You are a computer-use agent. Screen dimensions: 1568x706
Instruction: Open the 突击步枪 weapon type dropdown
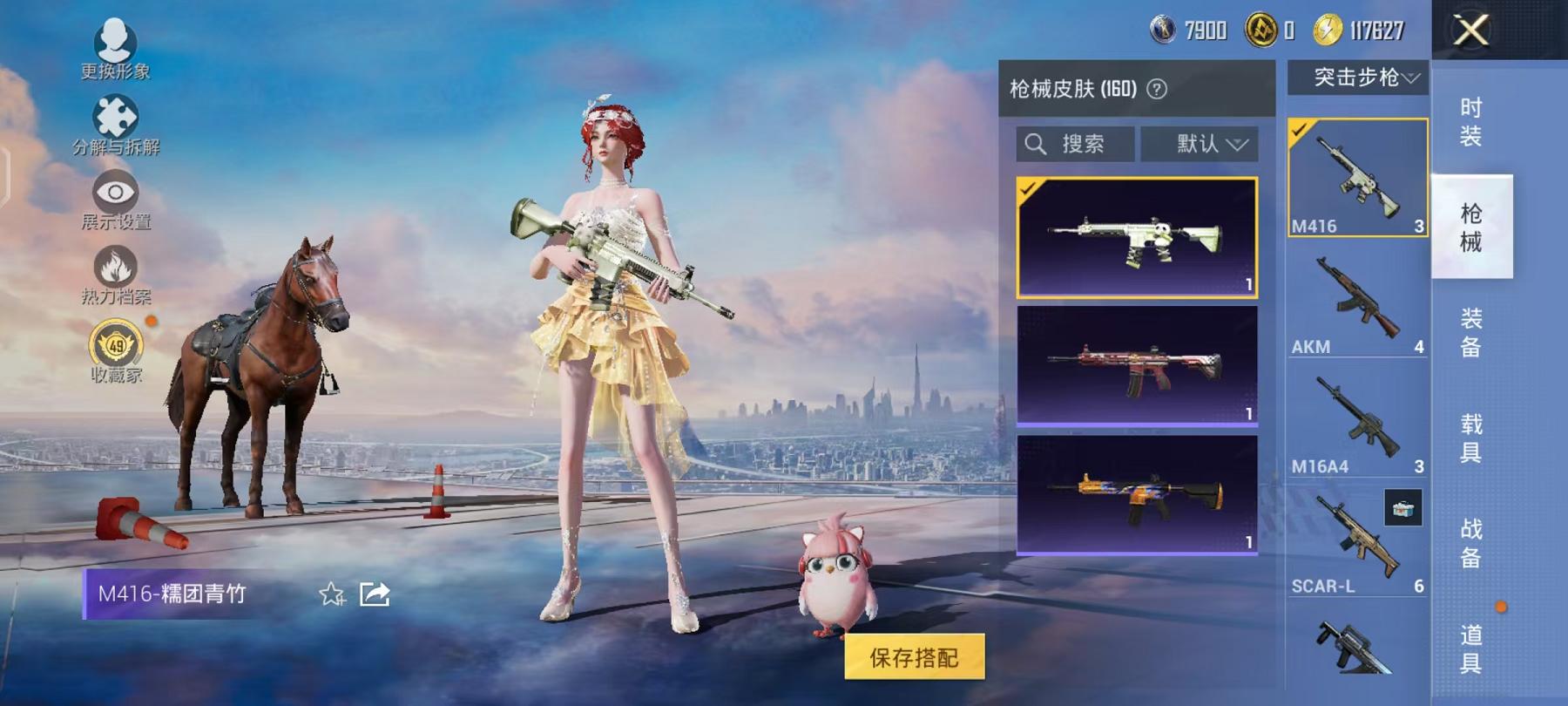click(1362, 78)
